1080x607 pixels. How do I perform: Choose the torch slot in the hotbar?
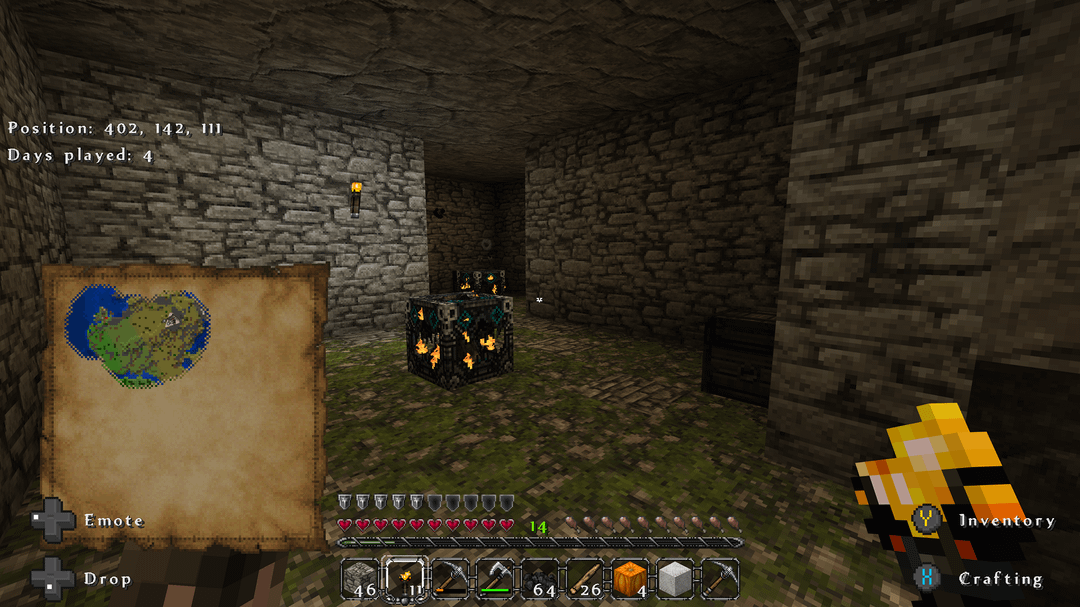tap(406, 578)
